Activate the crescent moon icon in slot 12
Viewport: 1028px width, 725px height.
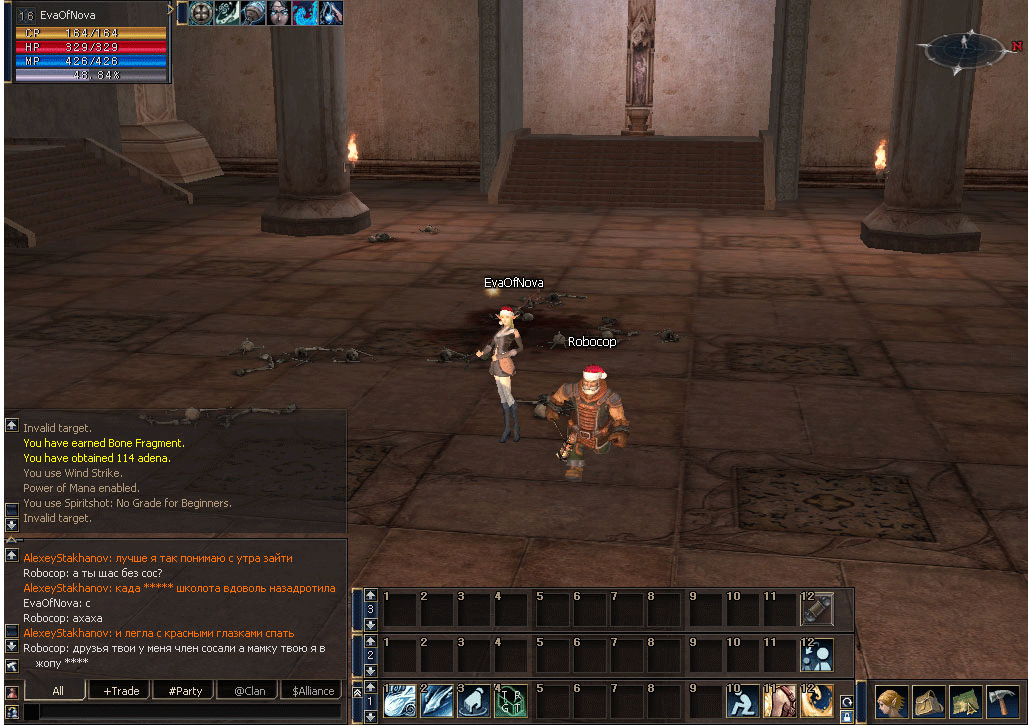pyautogui.click(x=816, y=700)
